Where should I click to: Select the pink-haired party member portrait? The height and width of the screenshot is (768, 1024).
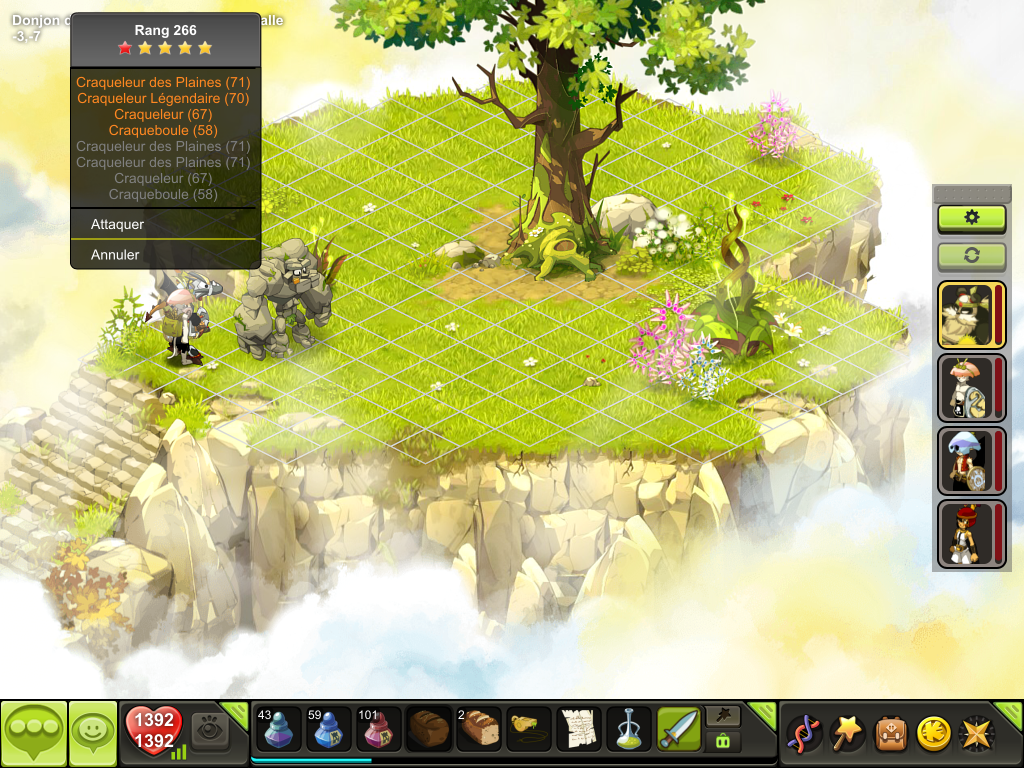point(966,387)
